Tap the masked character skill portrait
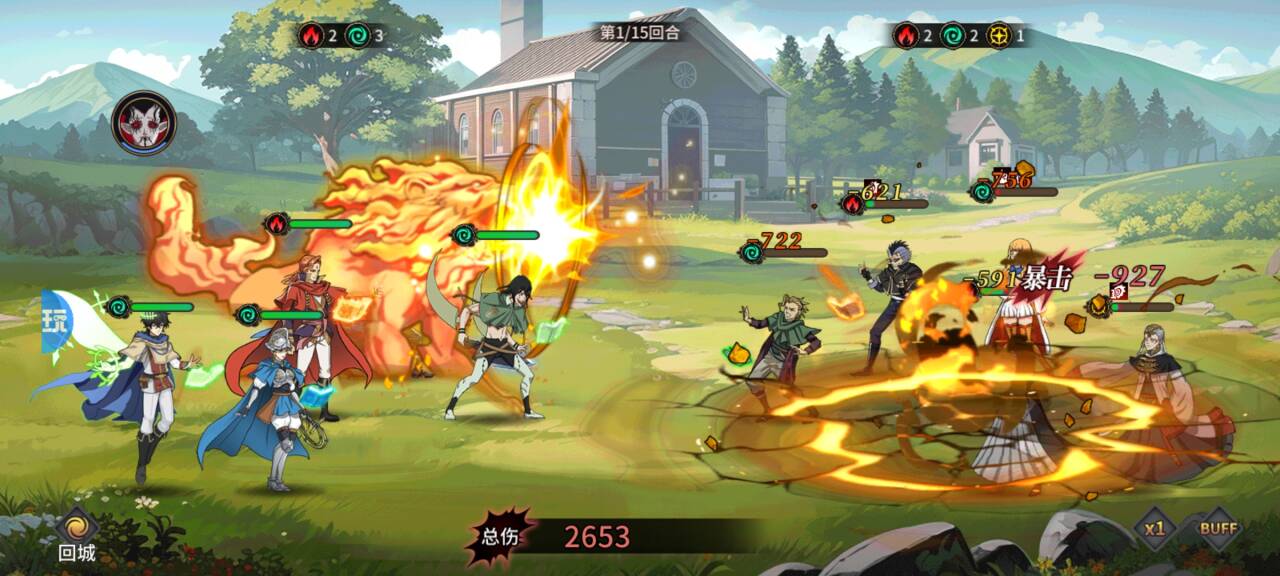The image size is (1280, 576). coord(144,123)
